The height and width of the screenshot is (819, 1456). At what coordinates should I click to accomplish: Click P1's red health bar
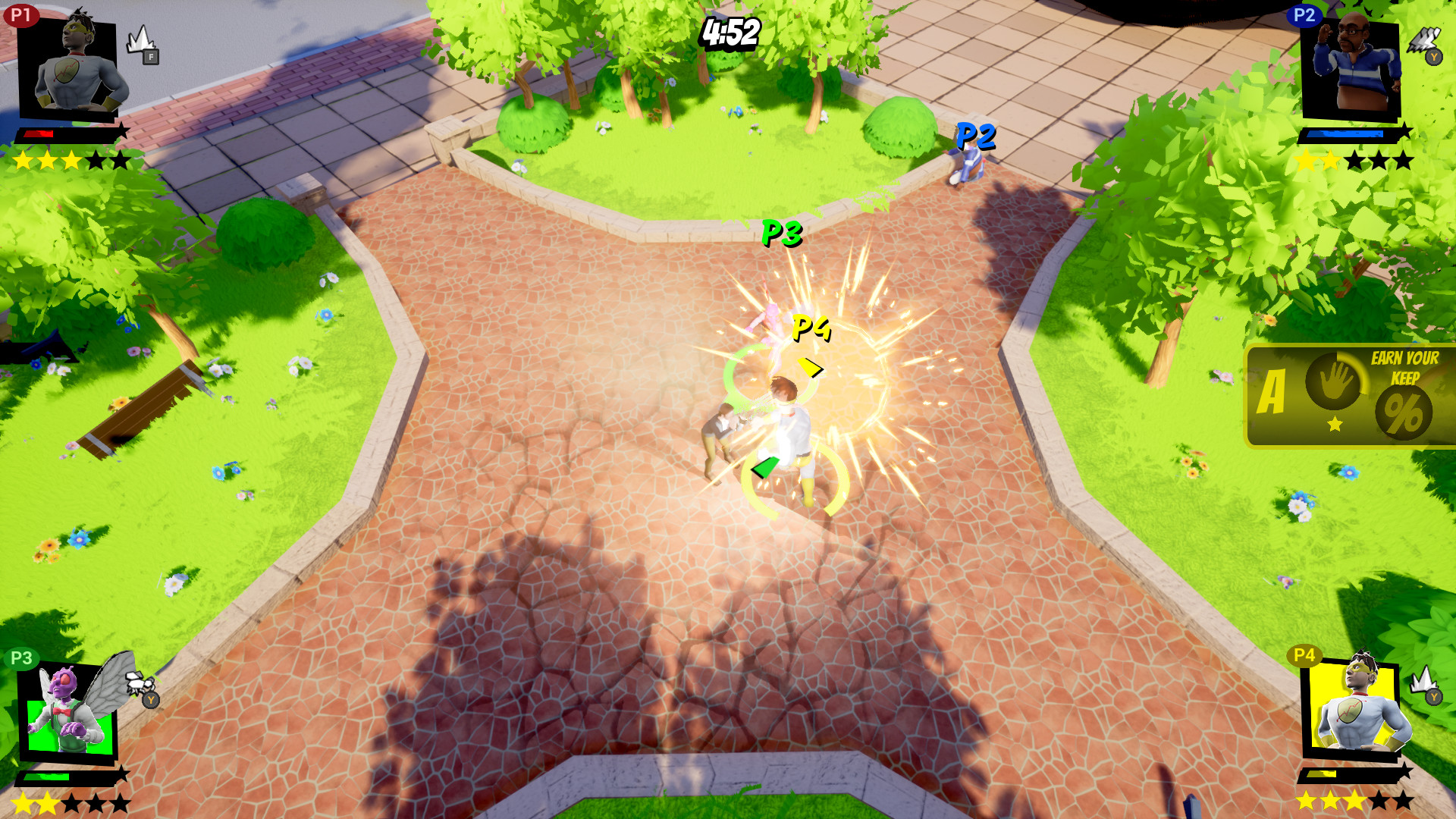pos(39,133)
